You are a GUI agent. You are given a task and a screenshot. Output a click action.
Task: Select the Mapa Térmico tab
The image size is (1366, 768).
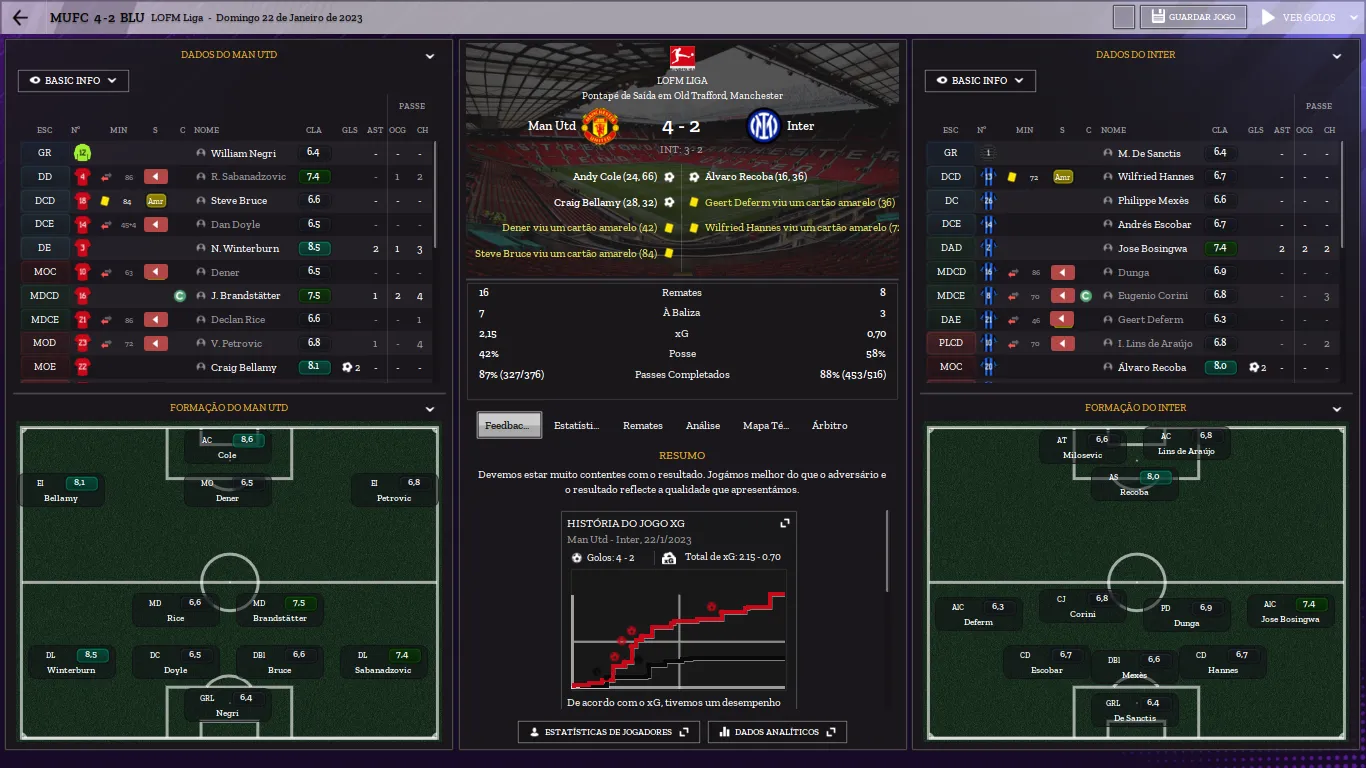tap(766, 426)
